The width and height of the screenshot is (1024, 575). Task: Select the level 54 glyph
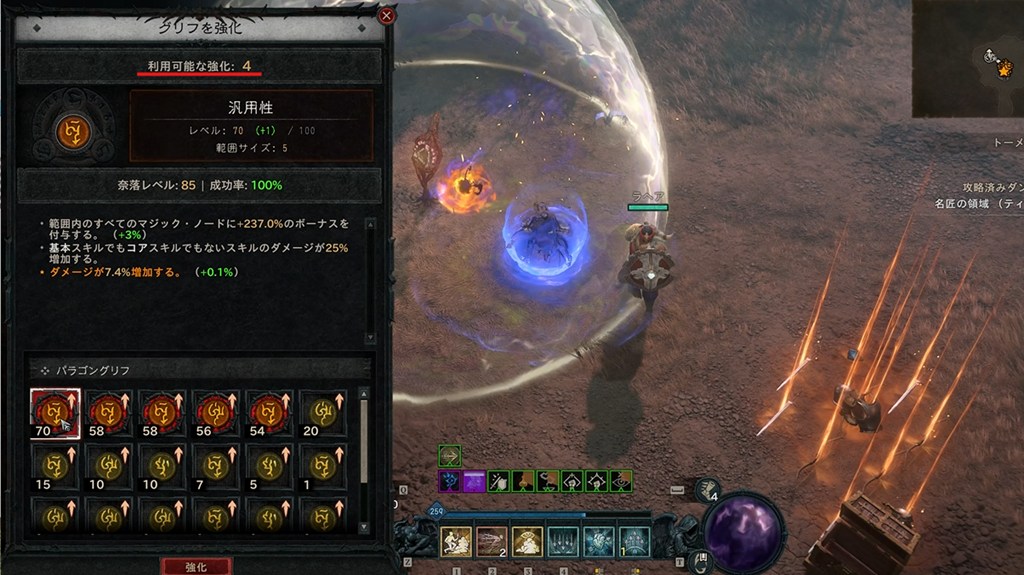pos(270,413)
